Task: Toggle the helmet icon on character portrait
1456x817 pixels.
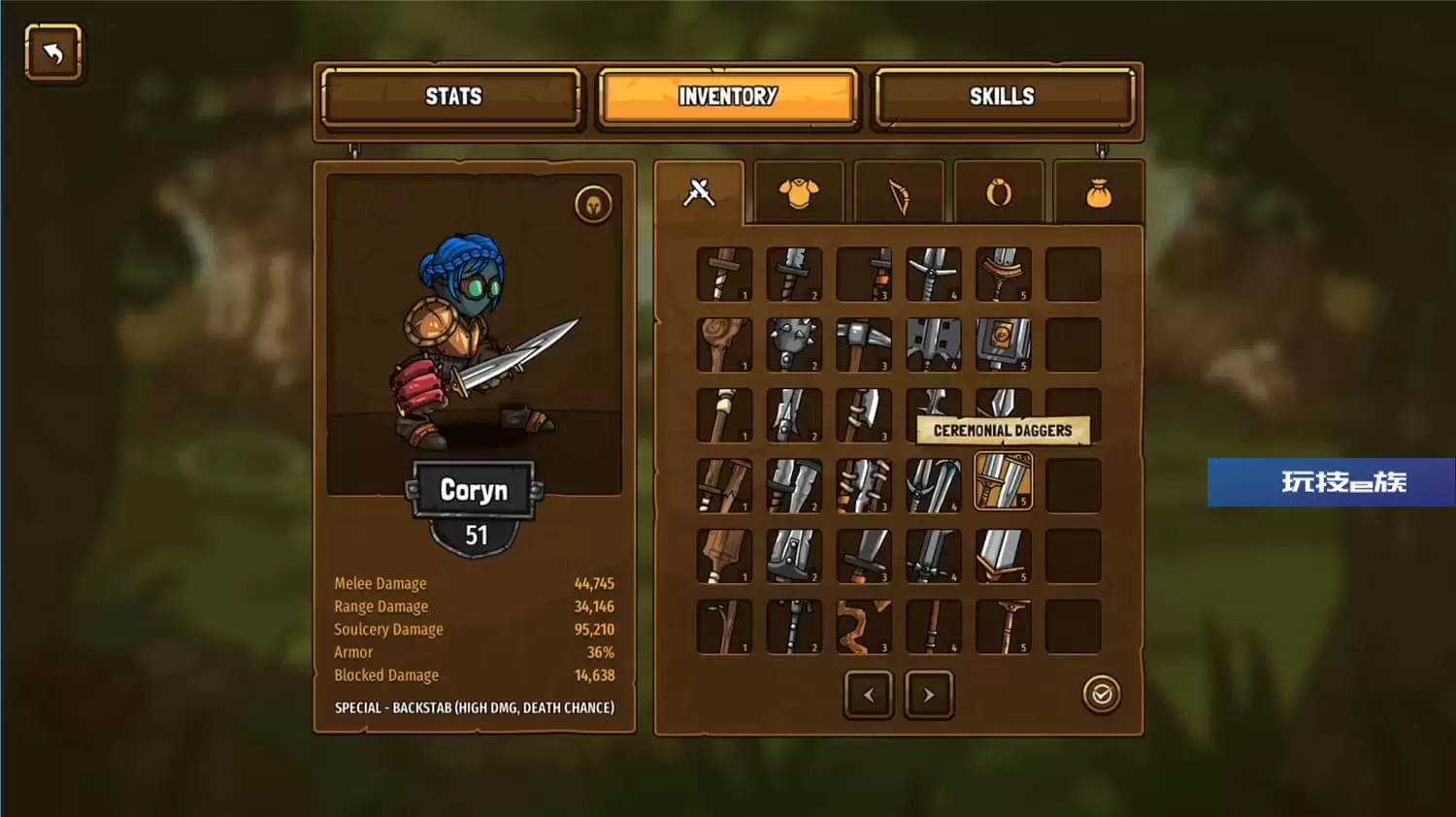Action: [593, 205]
